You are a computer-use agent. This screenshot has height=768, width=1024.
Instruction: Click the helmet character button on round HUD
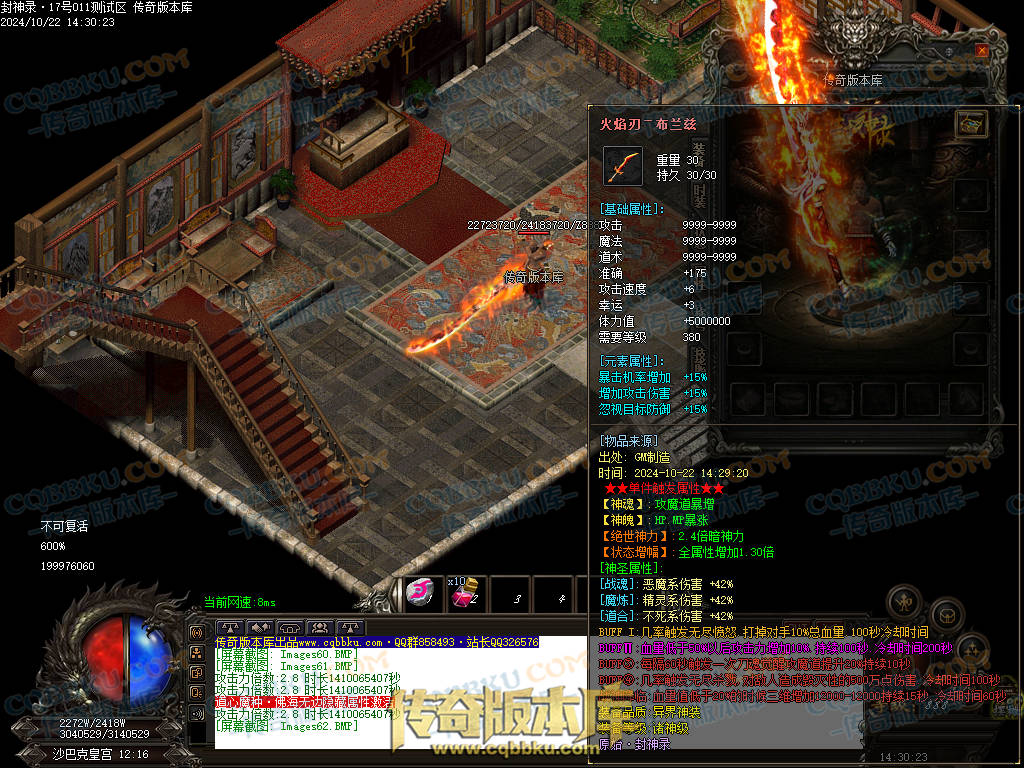coord(904,602)
